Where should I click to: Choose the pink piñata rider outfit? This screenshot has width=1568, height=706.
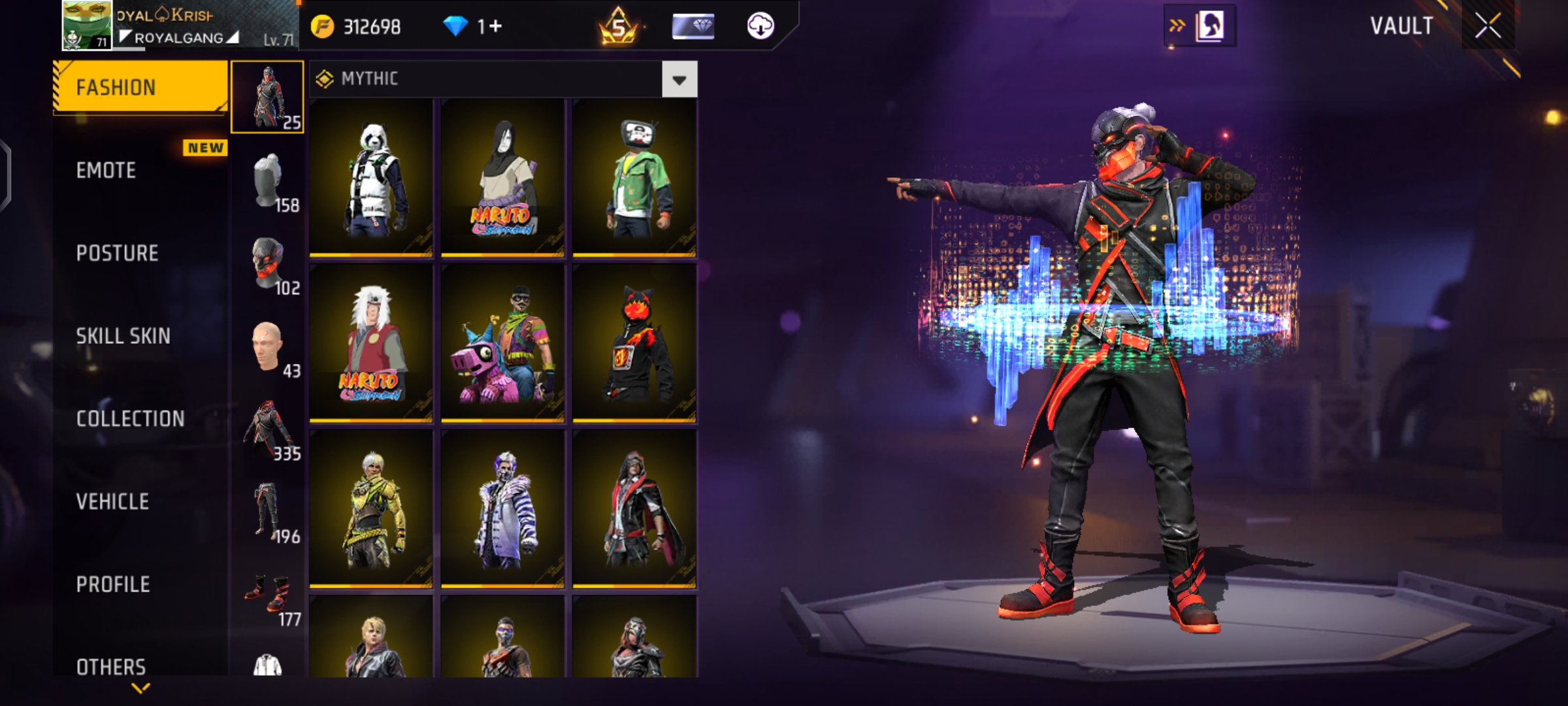[x=502, y=343]
